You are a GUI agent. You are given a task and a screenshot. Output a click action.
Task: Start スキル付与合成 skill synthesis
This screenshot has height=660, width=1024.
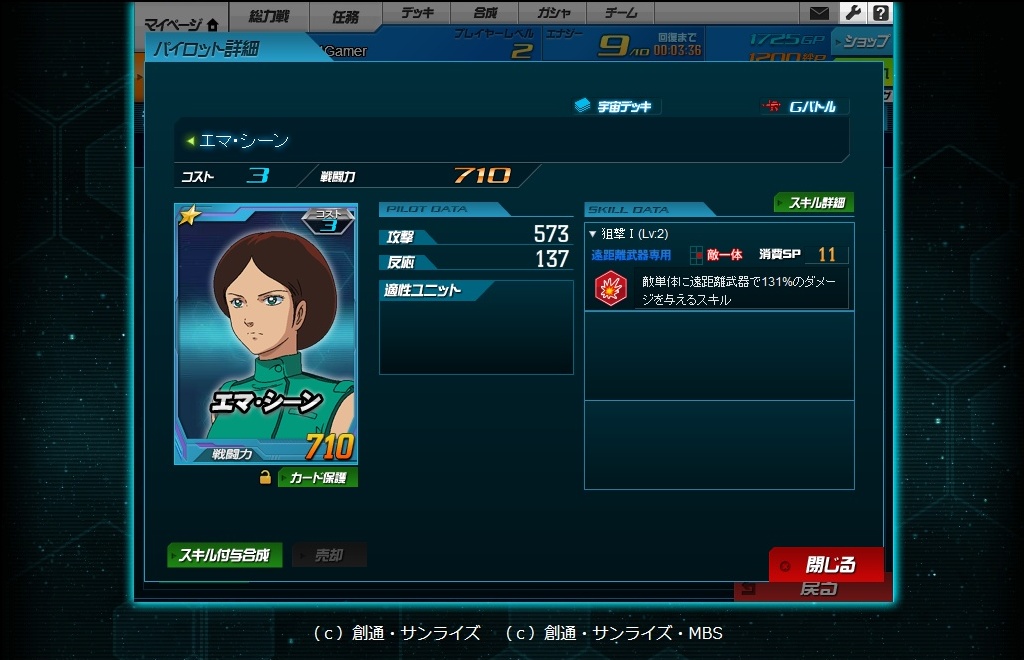pos(224,555)
